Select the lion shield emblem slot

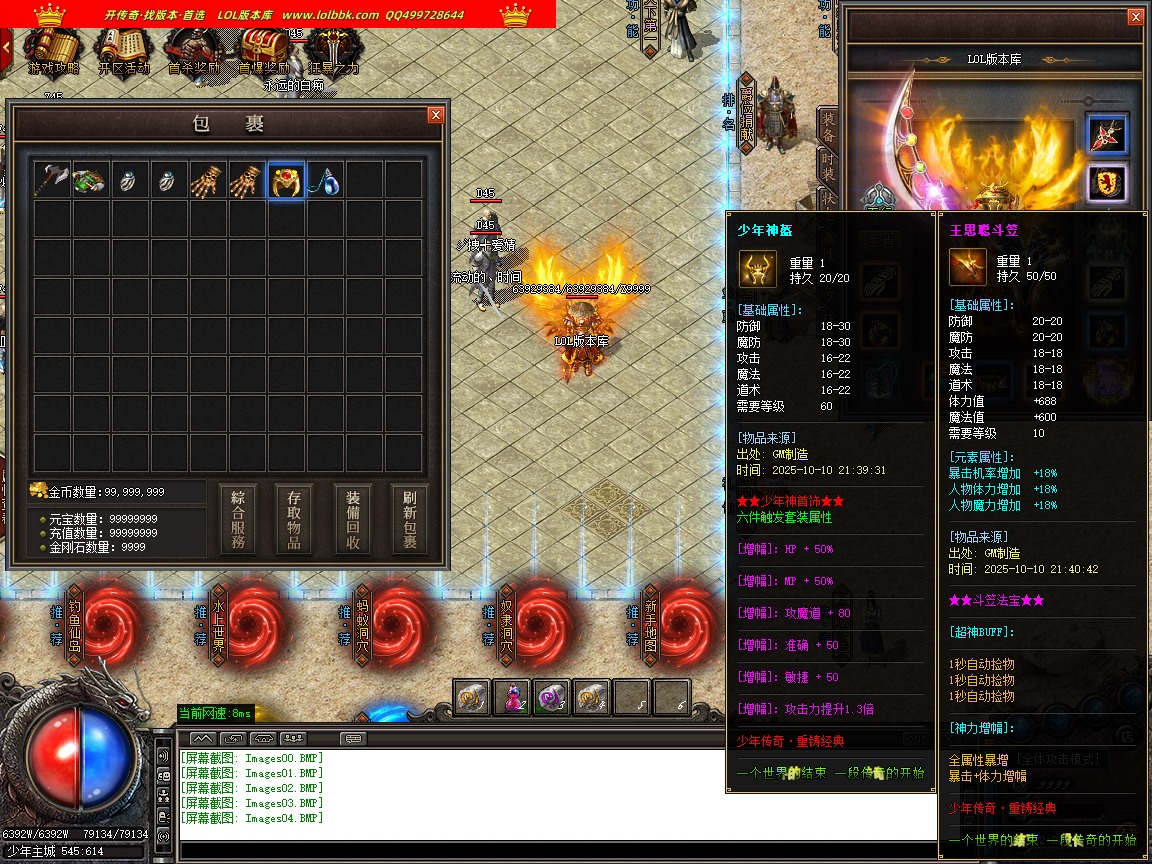[x=1107, y=184]
